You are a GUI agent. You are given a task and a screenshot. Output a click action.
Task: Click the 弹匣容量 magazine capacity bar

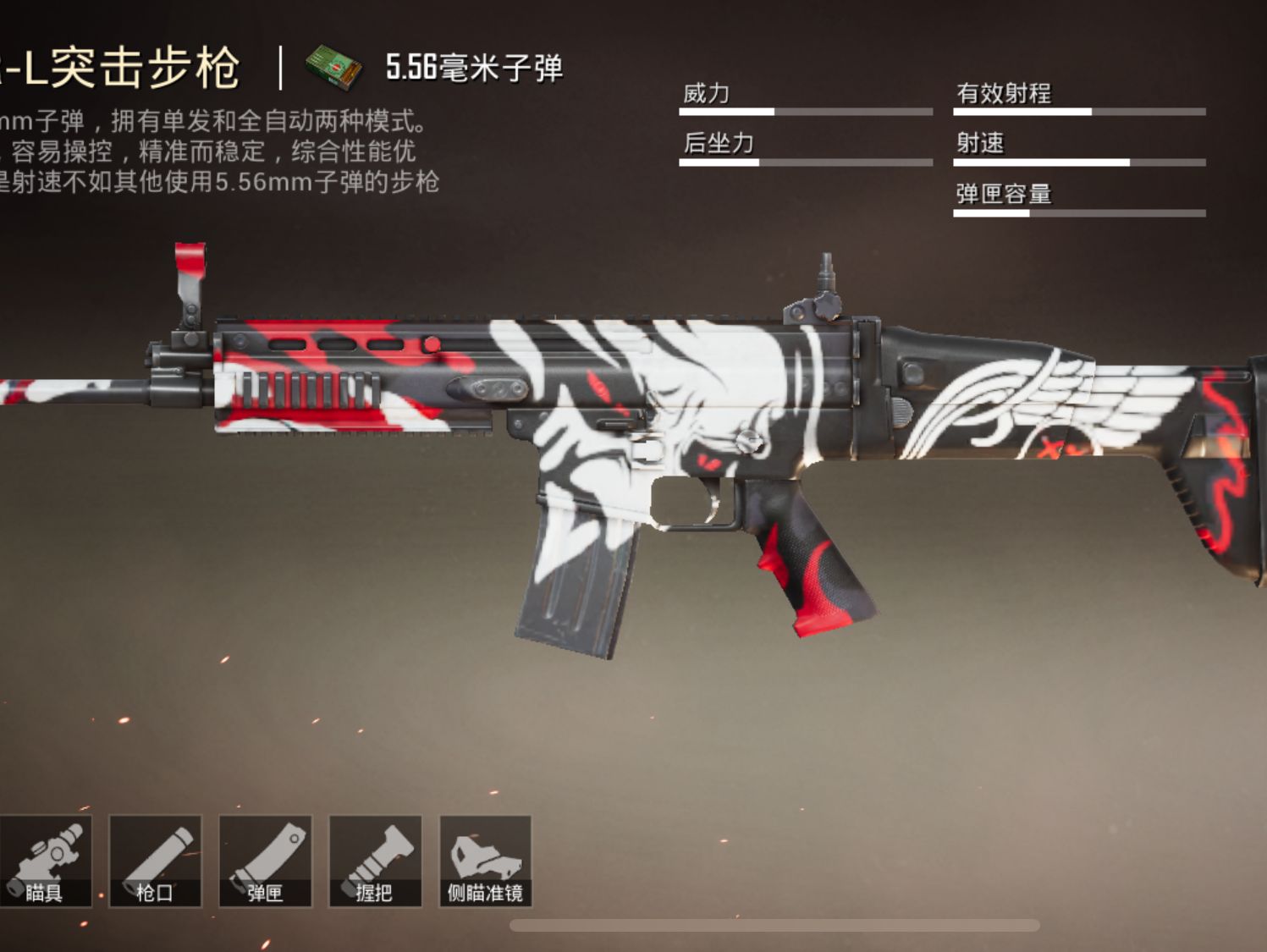pyautogui.click(x=1079, y=212)
